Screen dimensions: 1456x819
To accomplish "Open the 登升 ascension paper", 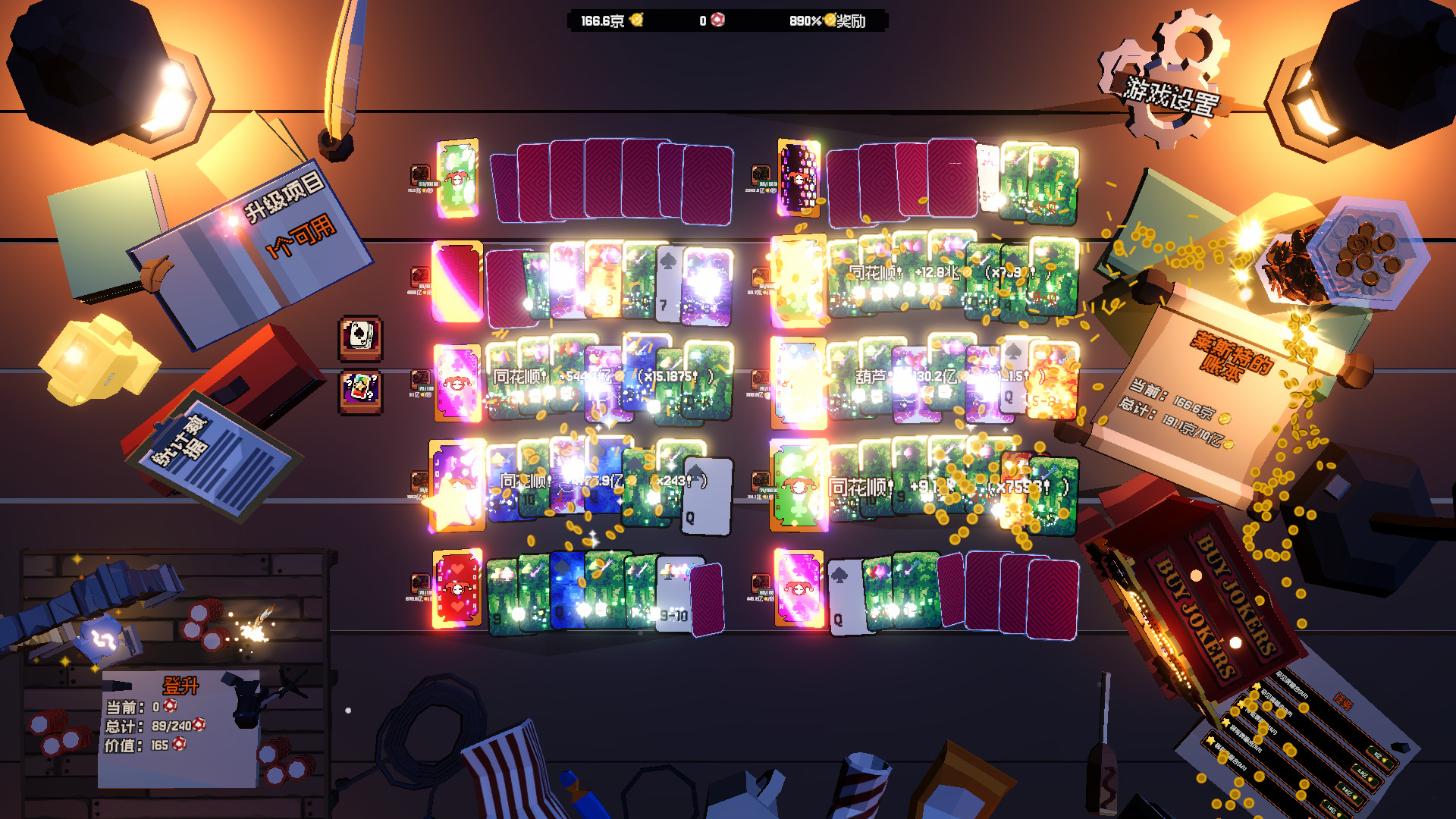I will [x=179, y=720].
